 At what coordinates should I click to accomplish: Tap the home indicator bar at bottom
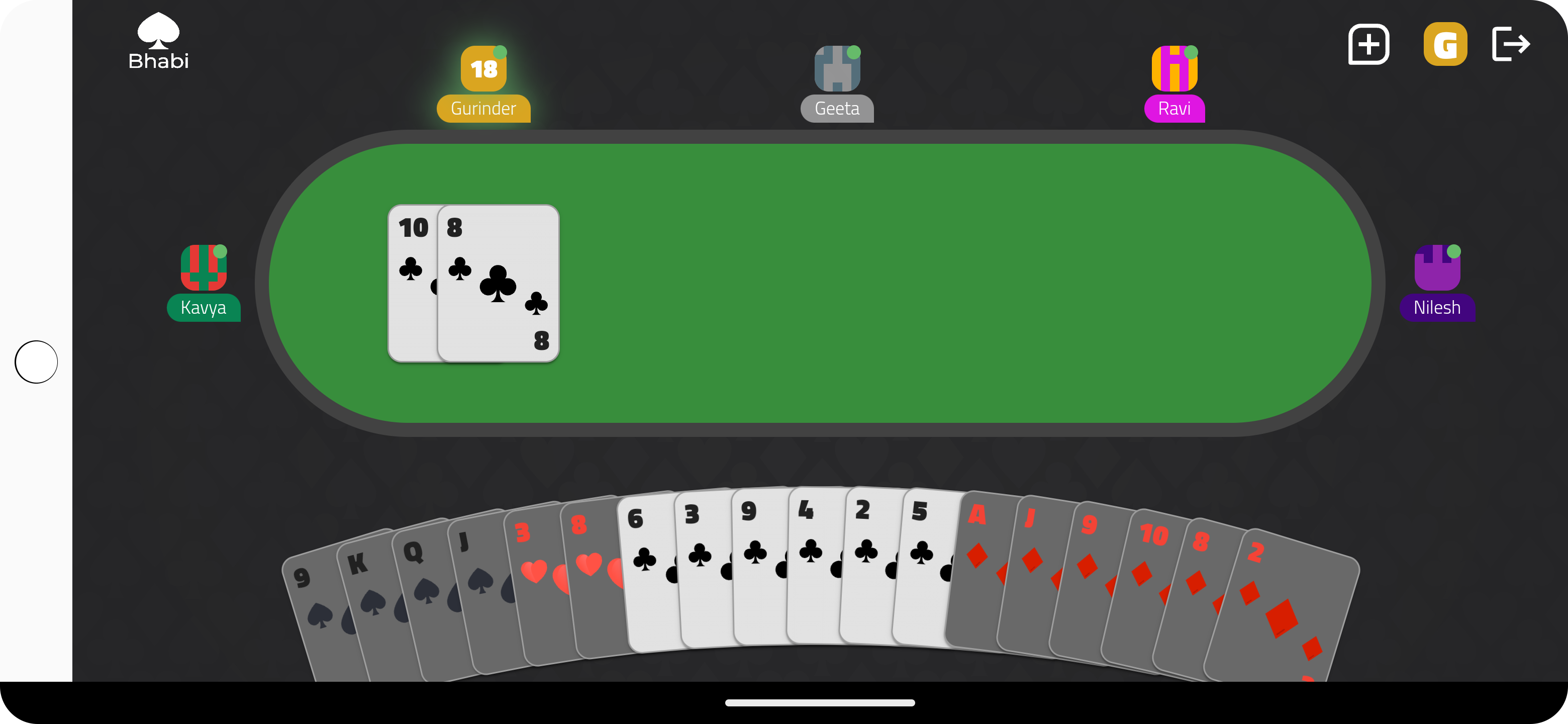tap(820, 701)
